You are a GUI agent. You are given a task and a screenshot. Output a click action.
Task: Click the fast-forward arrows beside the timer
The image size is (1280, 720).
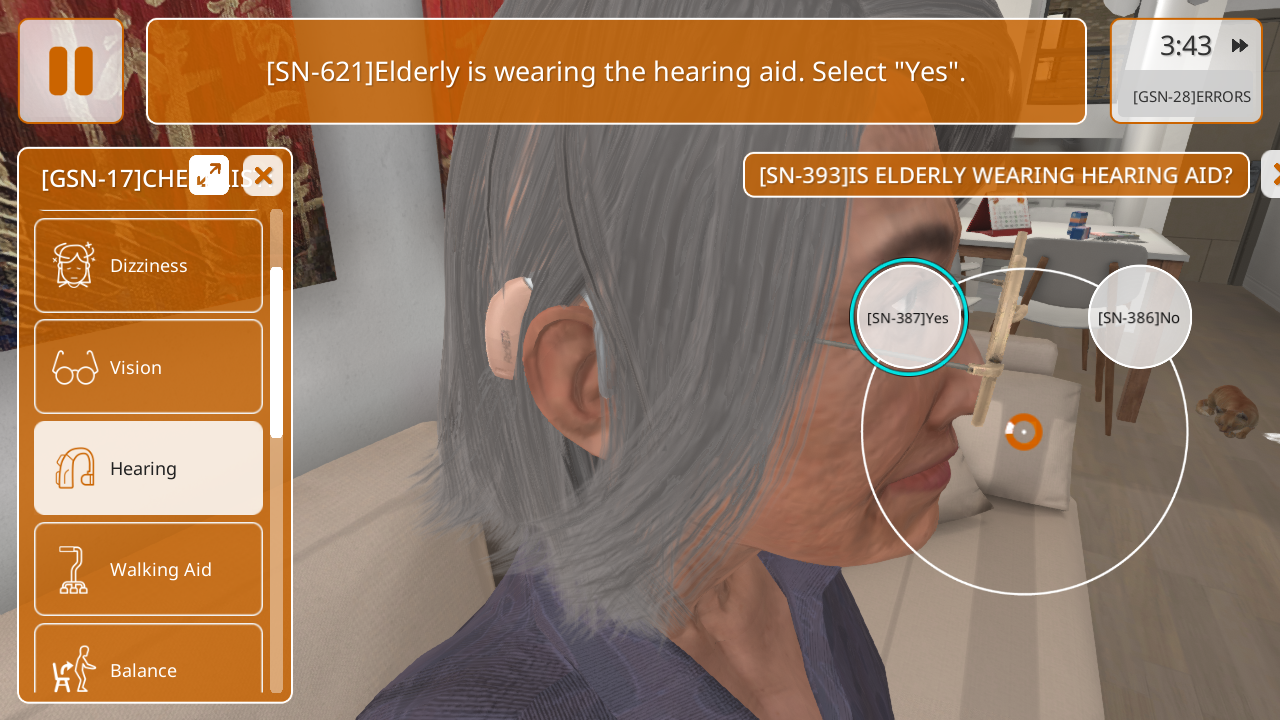[1240, 46]
